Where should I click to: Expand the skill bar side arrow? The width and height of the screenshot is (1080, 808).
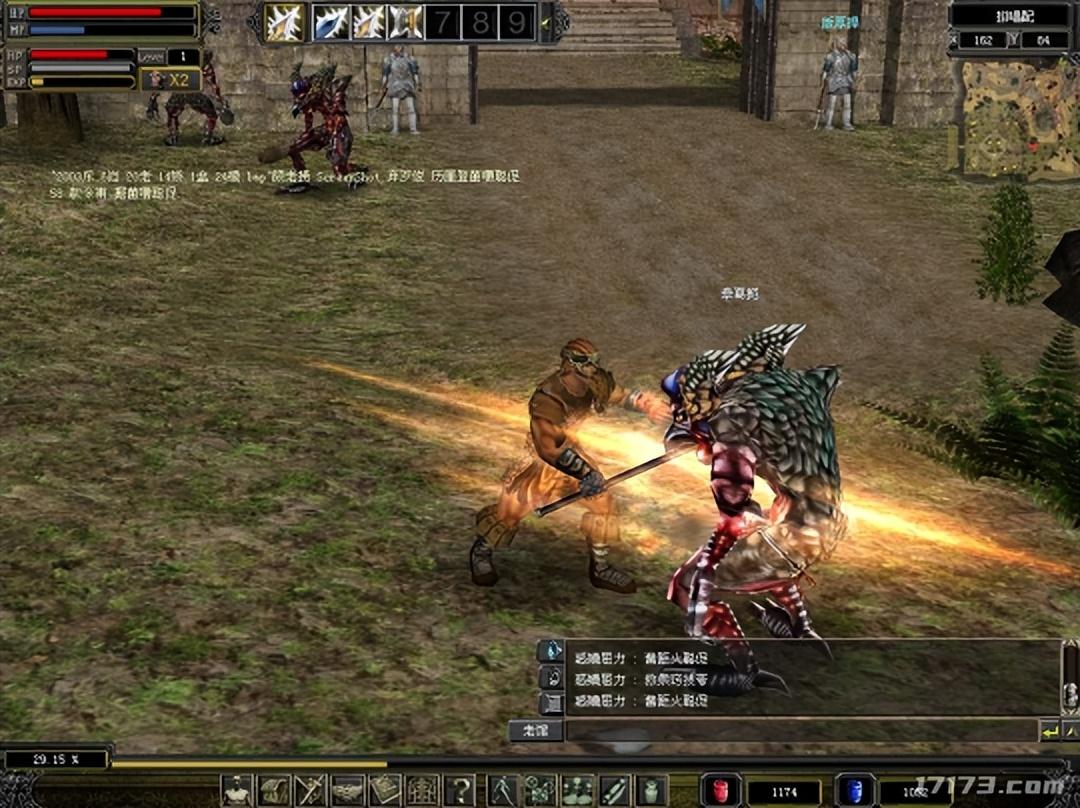[546, 22]
